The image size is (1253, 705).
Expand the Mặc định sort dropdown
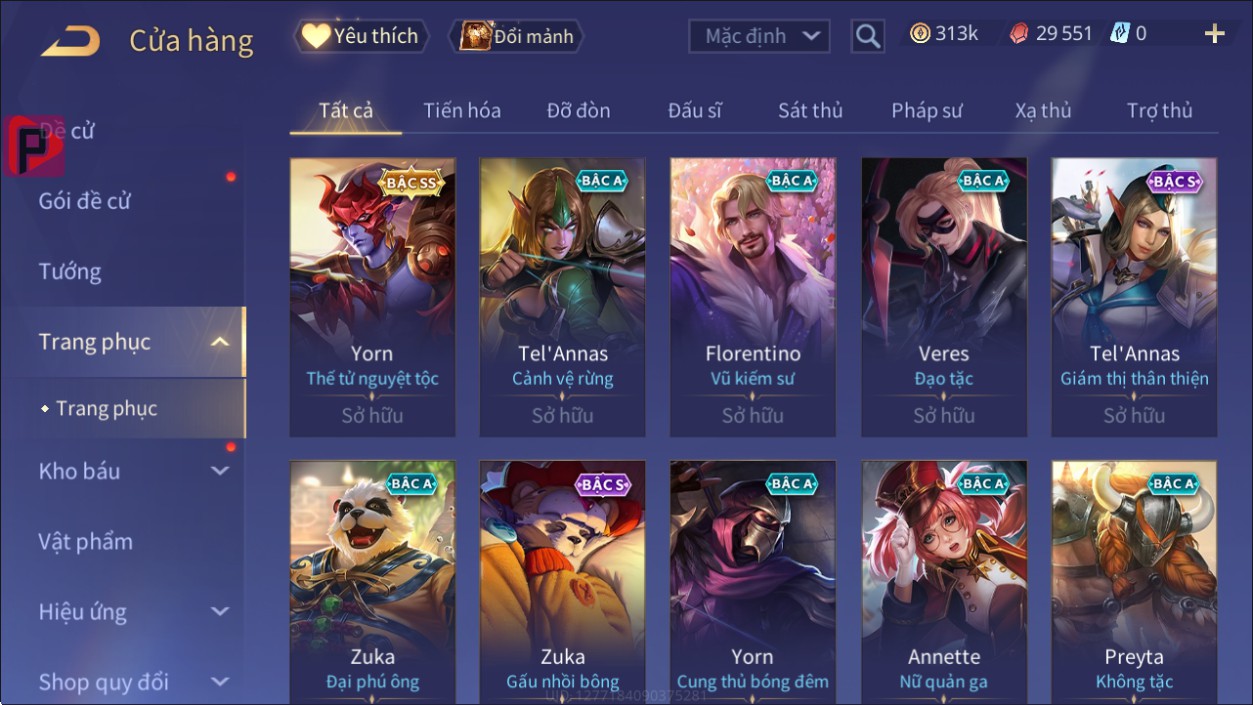pyautogui.click(x=760, y=37)
